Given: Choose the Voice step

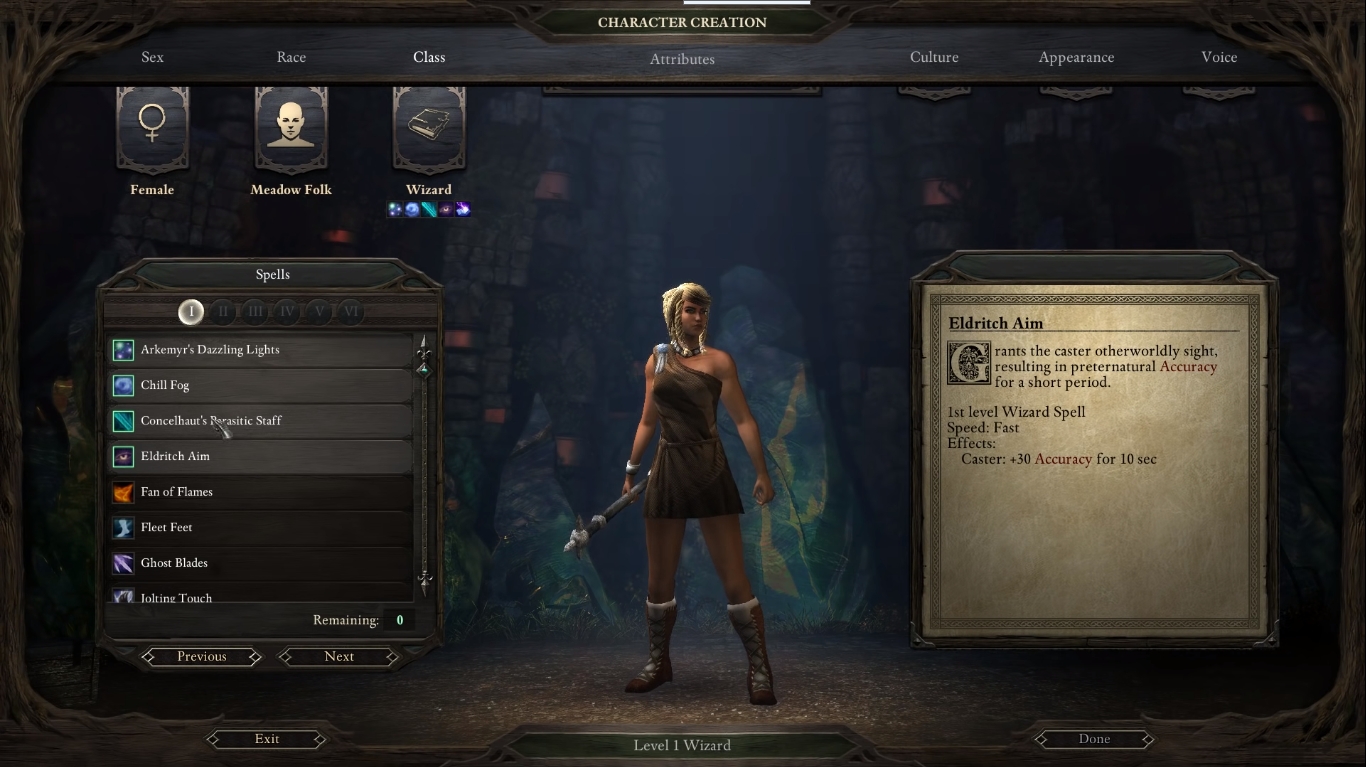Looking at the screenshot, I should coord(1219,57).
